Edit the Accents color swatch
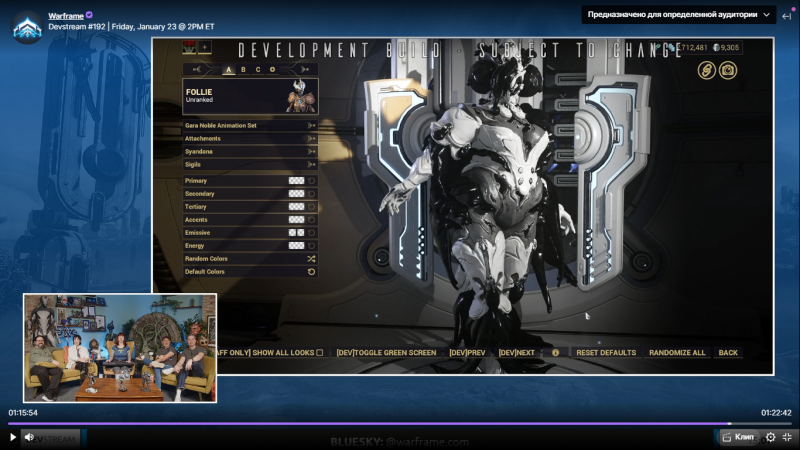Image resolution: width=800 pixels, height=450 pixels. pos(296,219)
